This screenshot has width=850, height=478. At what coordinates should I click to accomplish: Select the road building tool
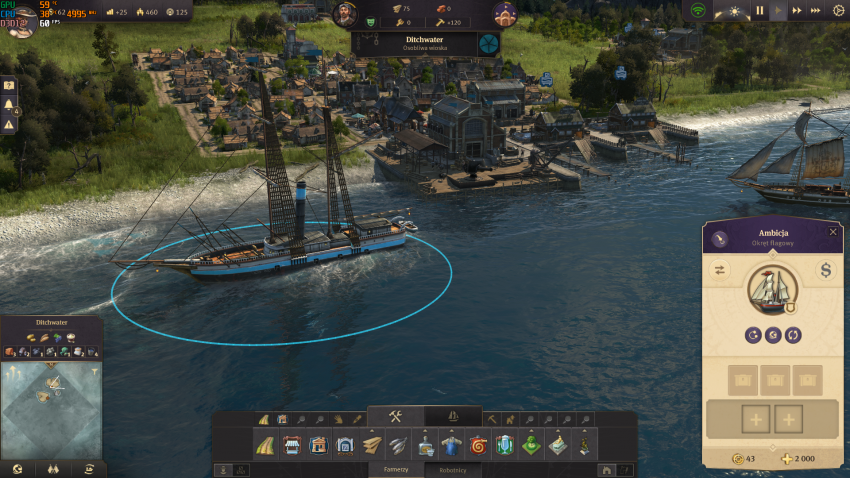pos(265,445)
